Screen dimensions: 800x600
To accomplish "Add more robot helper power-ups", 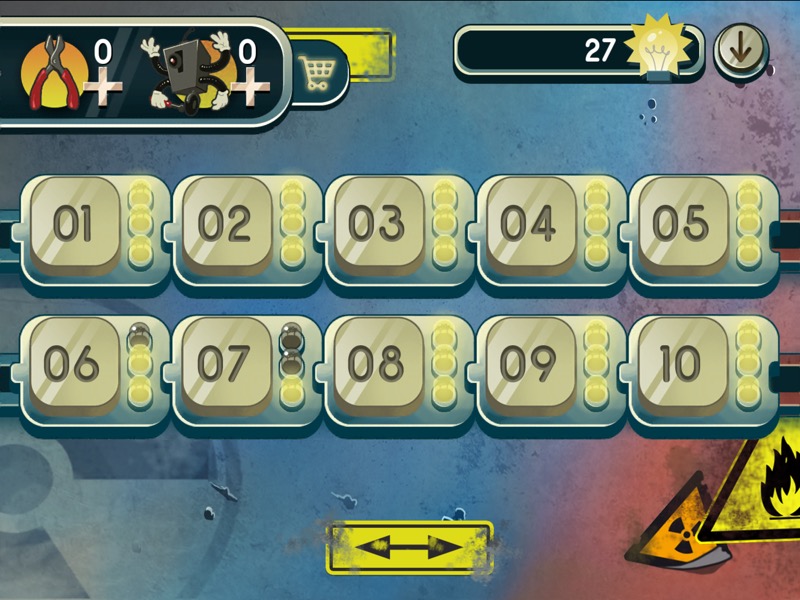I will pyautogui.click(x=245, y=89).
